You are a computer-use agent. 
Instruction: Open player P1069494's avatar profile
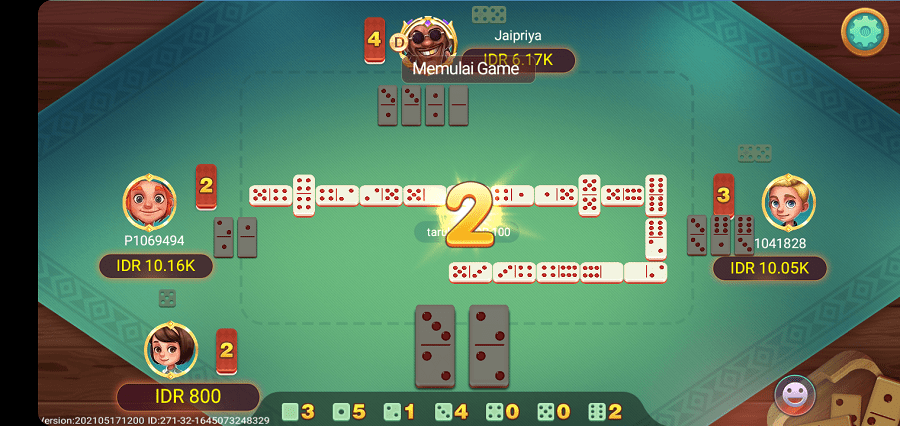tap(149, 203)
